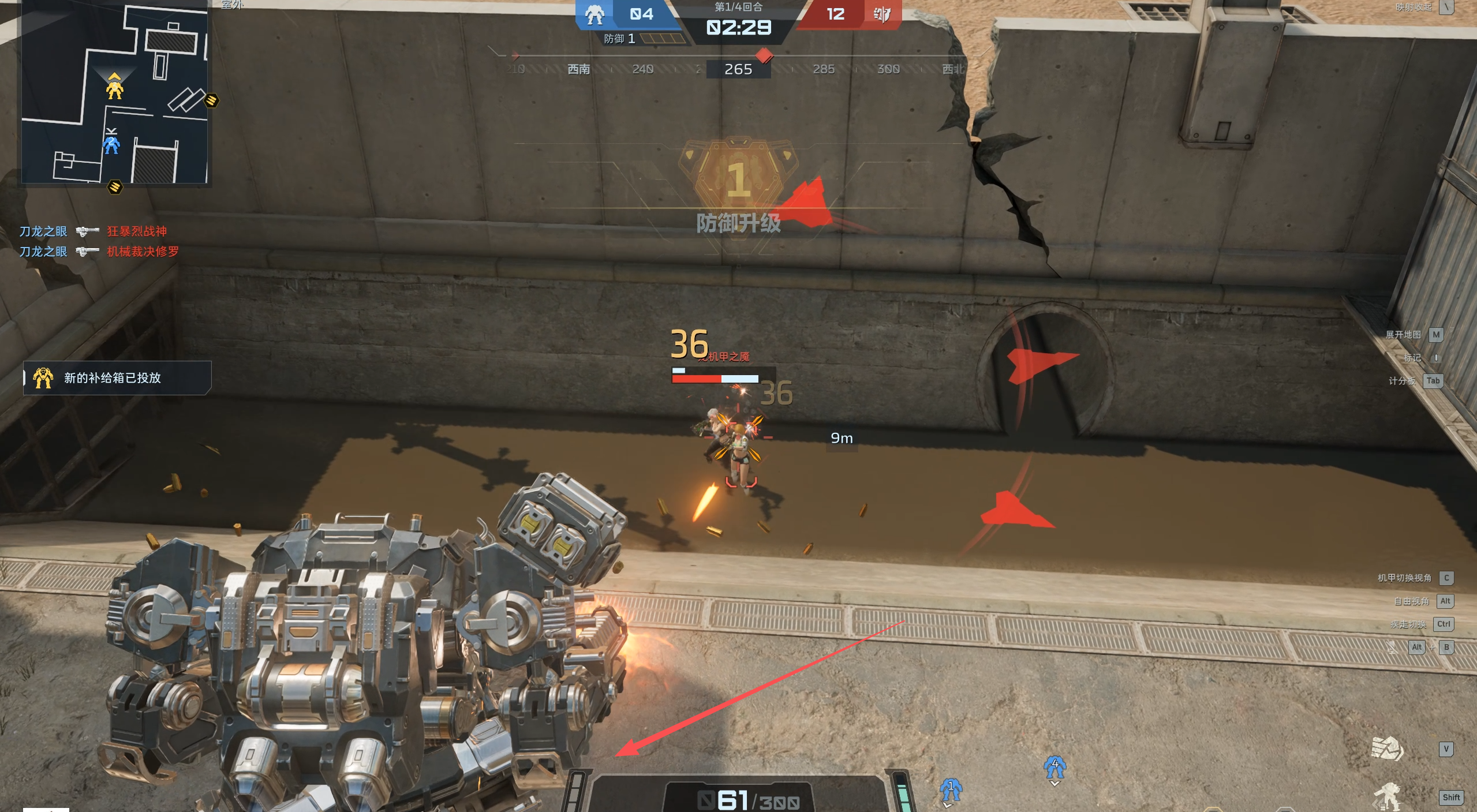Viewport: 1477px width, 812px height.
Task: Select teammate mech icon numbered 4
Action: point(1055,767)
